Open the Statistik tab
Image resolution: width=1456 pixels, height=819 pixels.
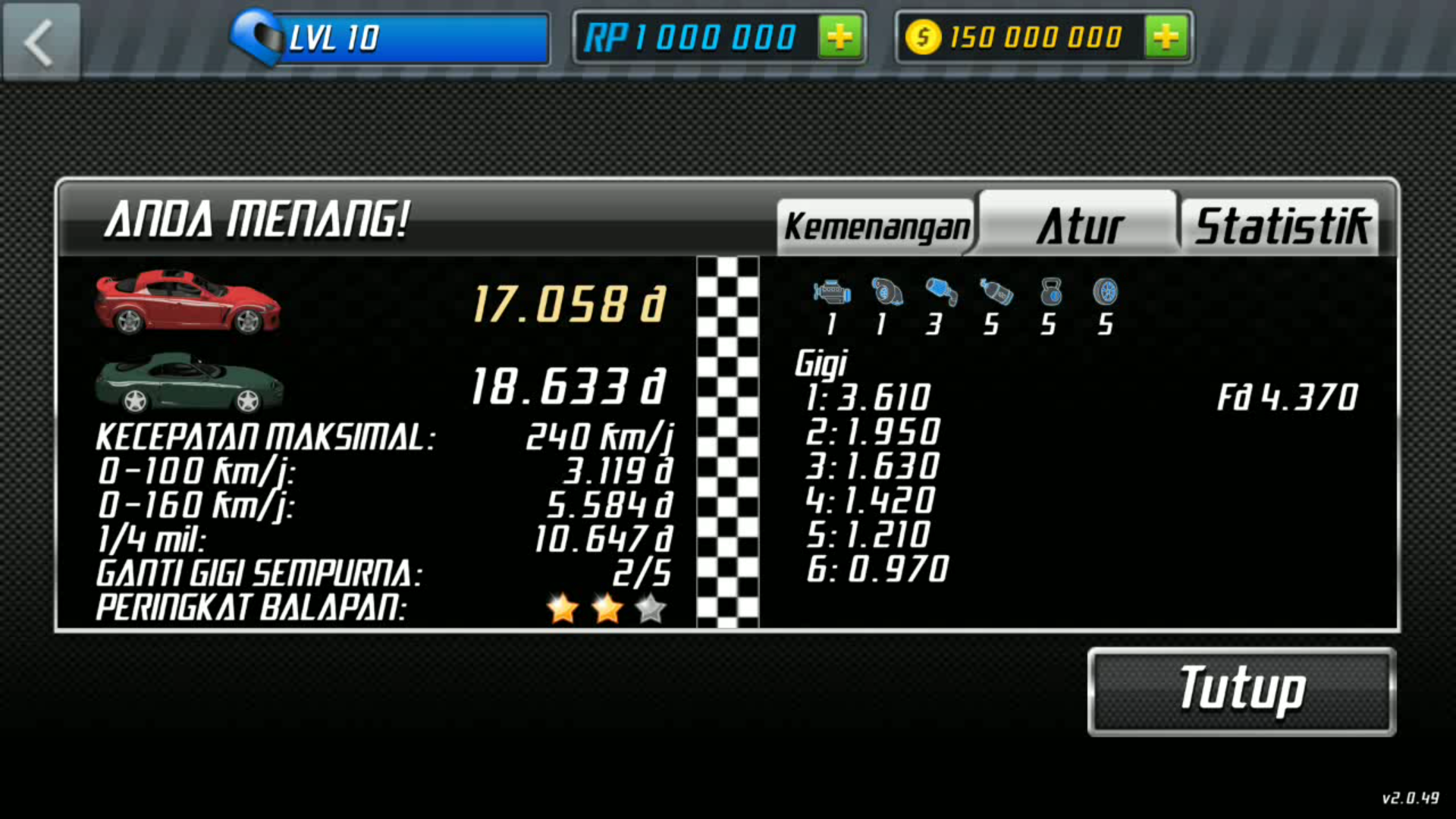1282,224
